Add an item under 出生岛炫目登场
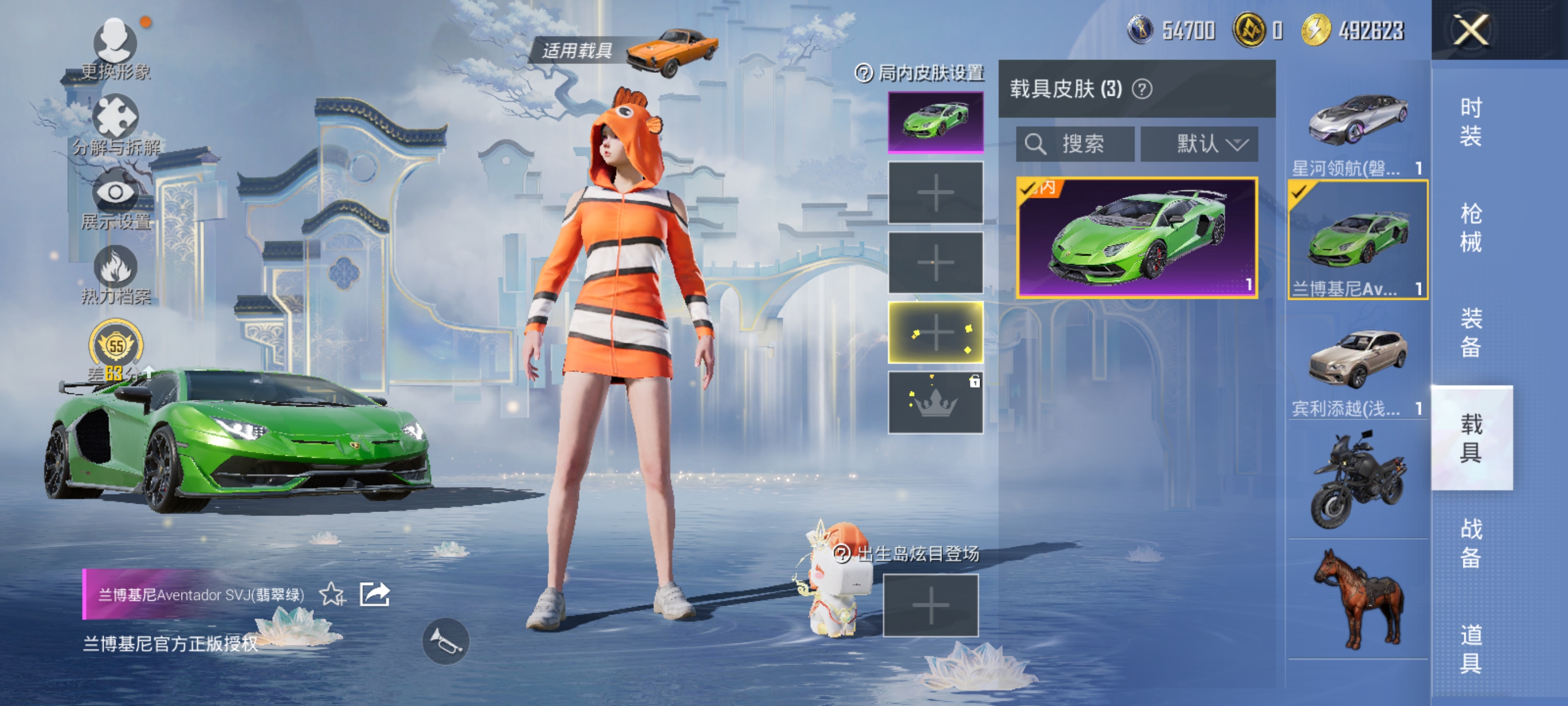The image size is (1568, 706). click(931, 606)
